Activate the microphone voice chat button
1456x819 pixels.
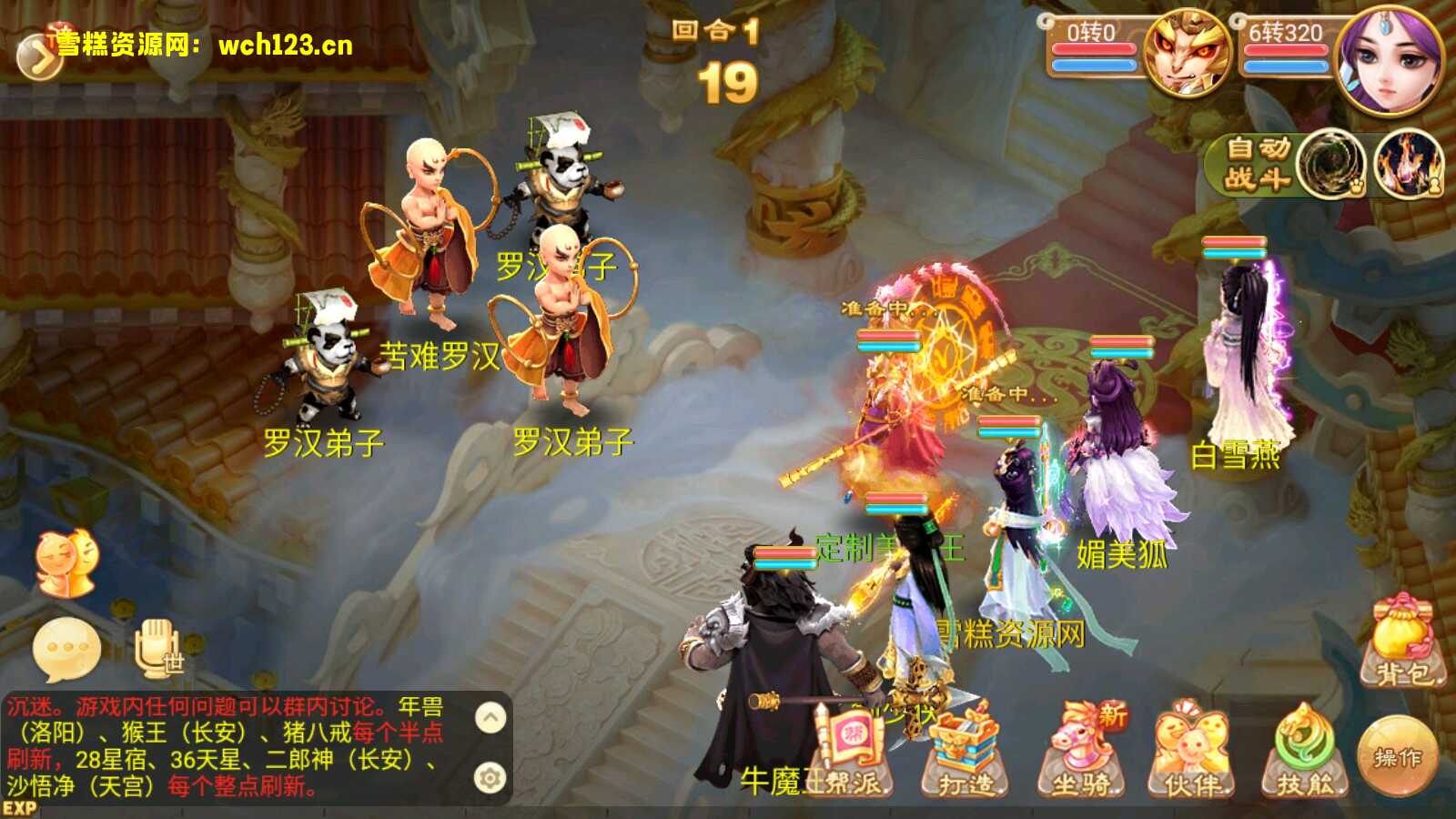click(158, 648)
